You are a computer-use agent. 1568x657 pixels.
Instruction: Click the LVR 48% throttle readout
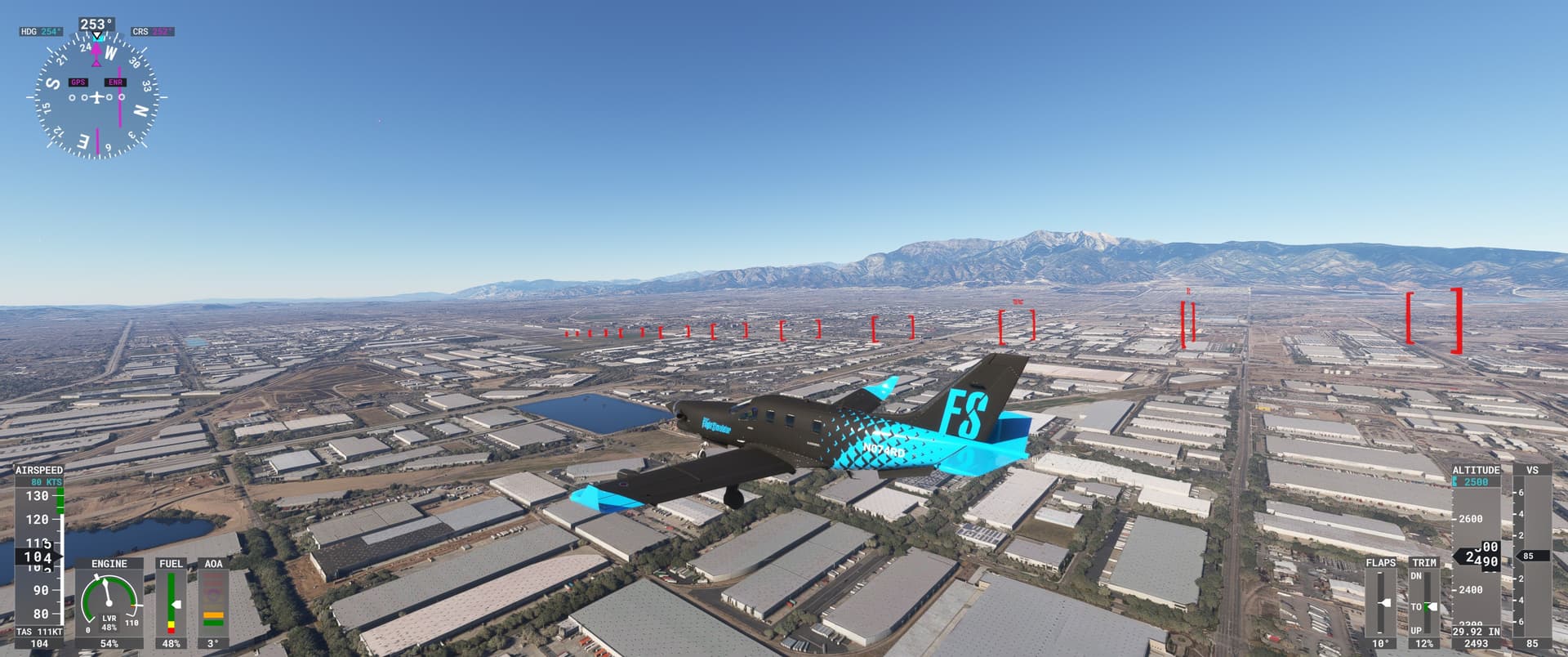pyautogui.click(x=110, y=621)
